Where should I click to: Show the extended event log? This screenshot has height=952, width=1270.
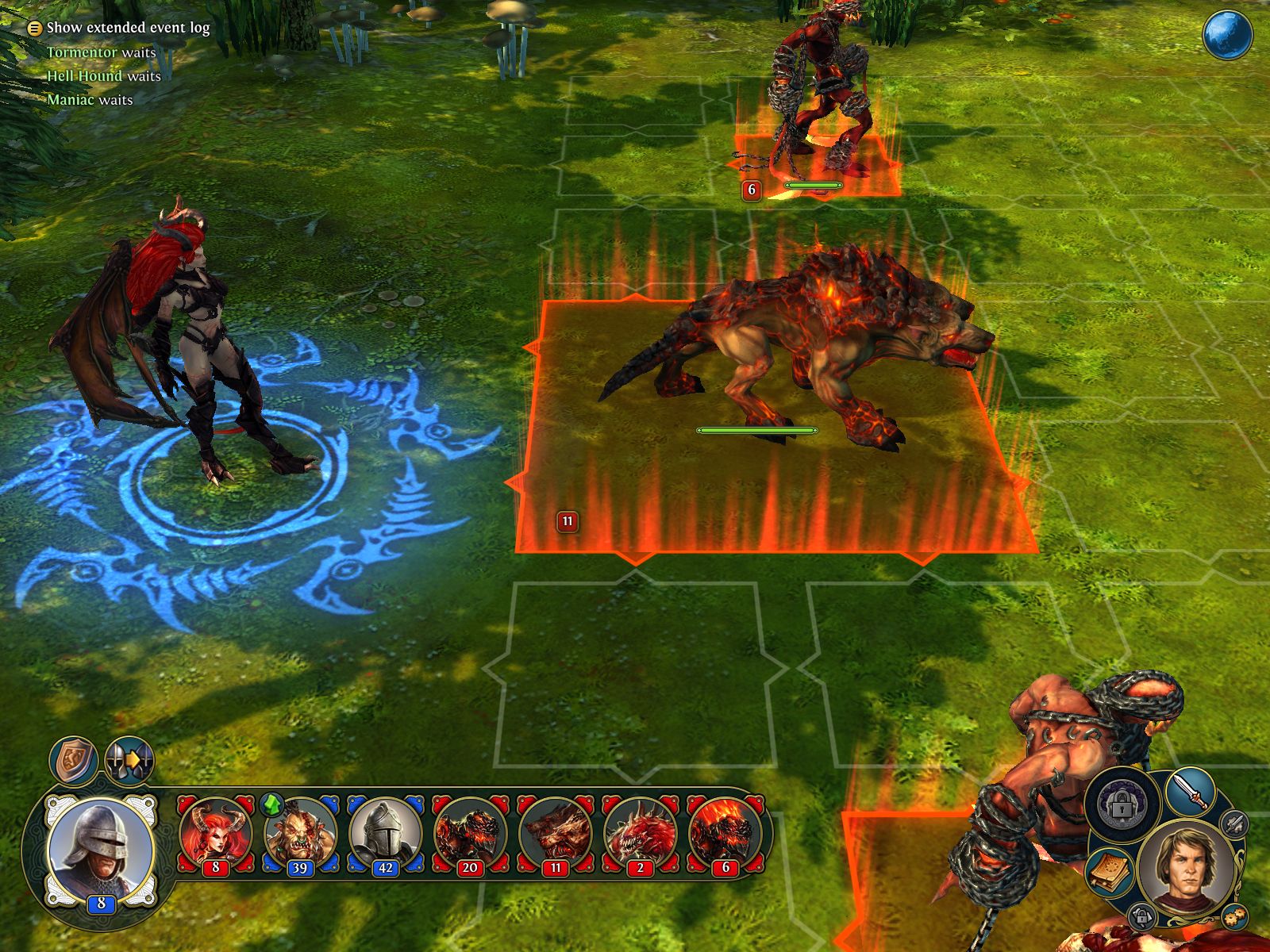click(119, 28)
